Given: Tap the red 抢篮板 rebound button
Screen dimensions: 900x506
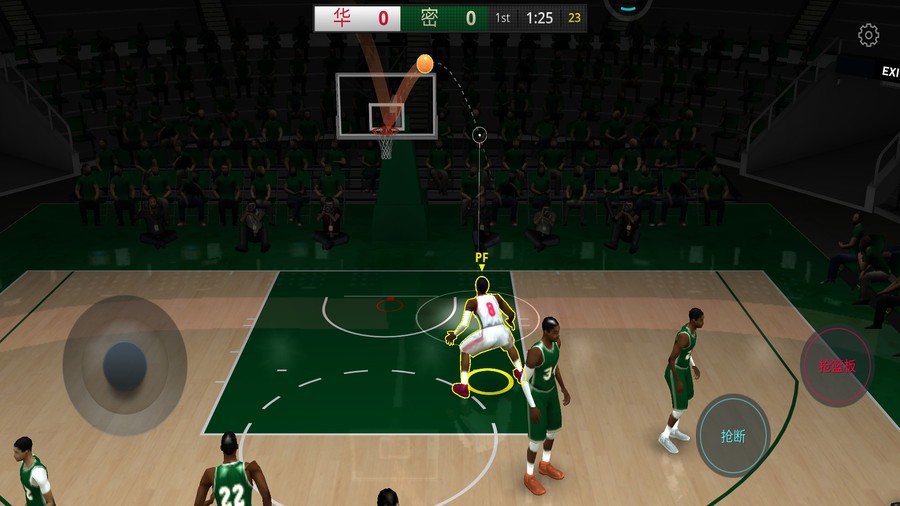Looking at the screenshot, I should [837, 365].
